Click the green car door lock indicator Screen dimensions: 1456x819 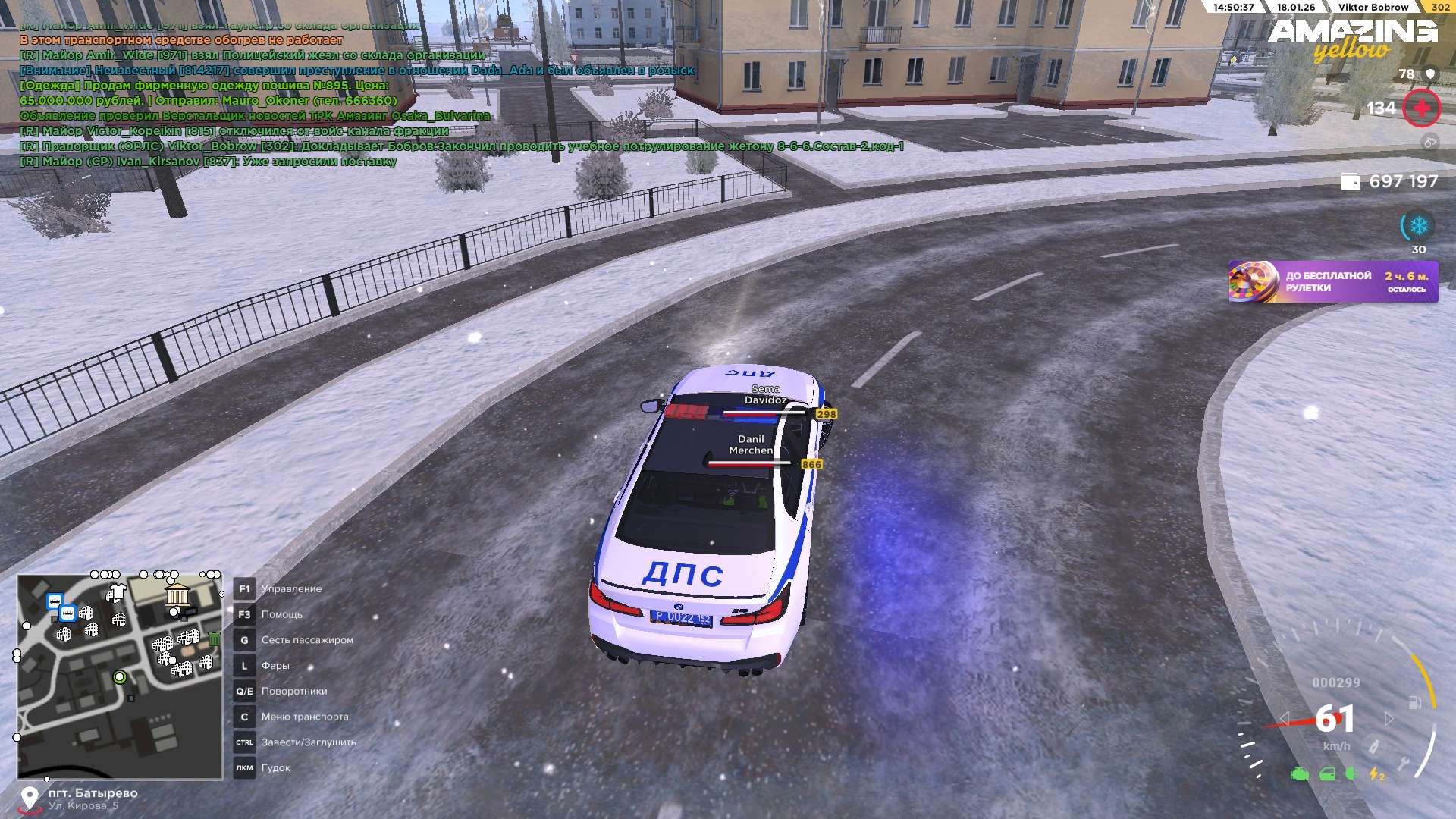point(1327,774)
